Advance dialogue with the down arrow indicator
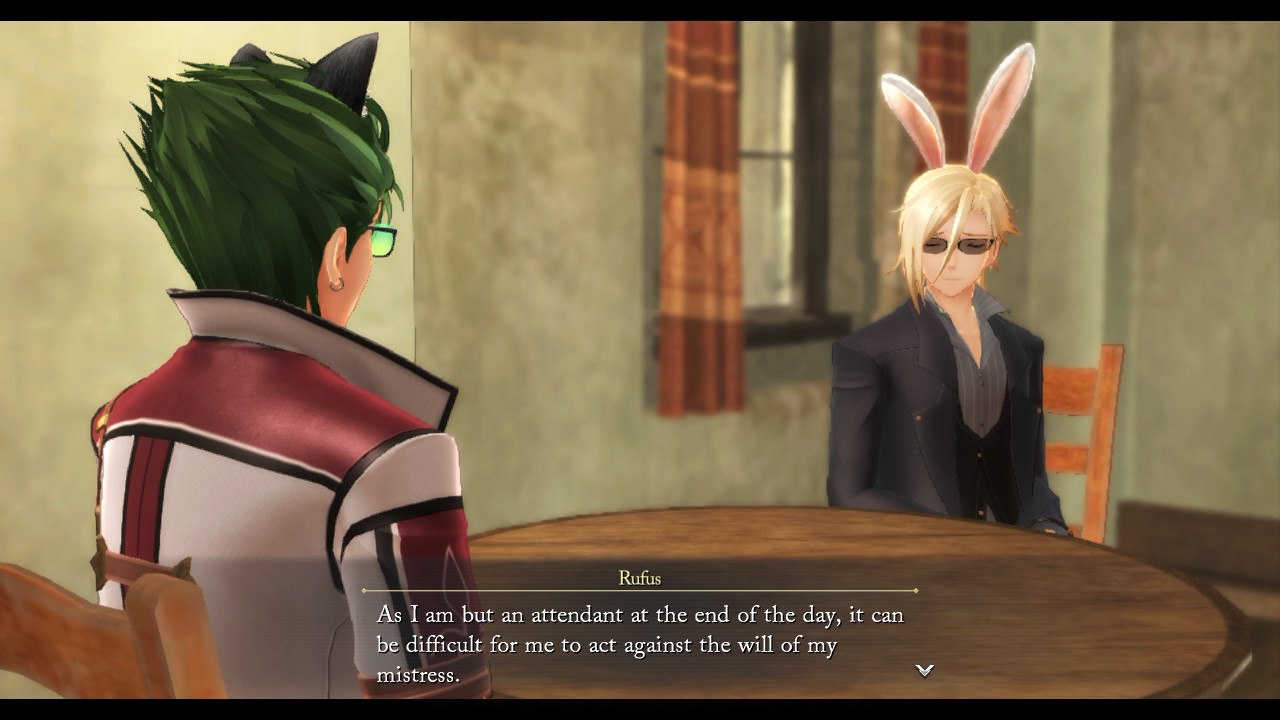This screenshot has width=1280, height=720. 925,670
